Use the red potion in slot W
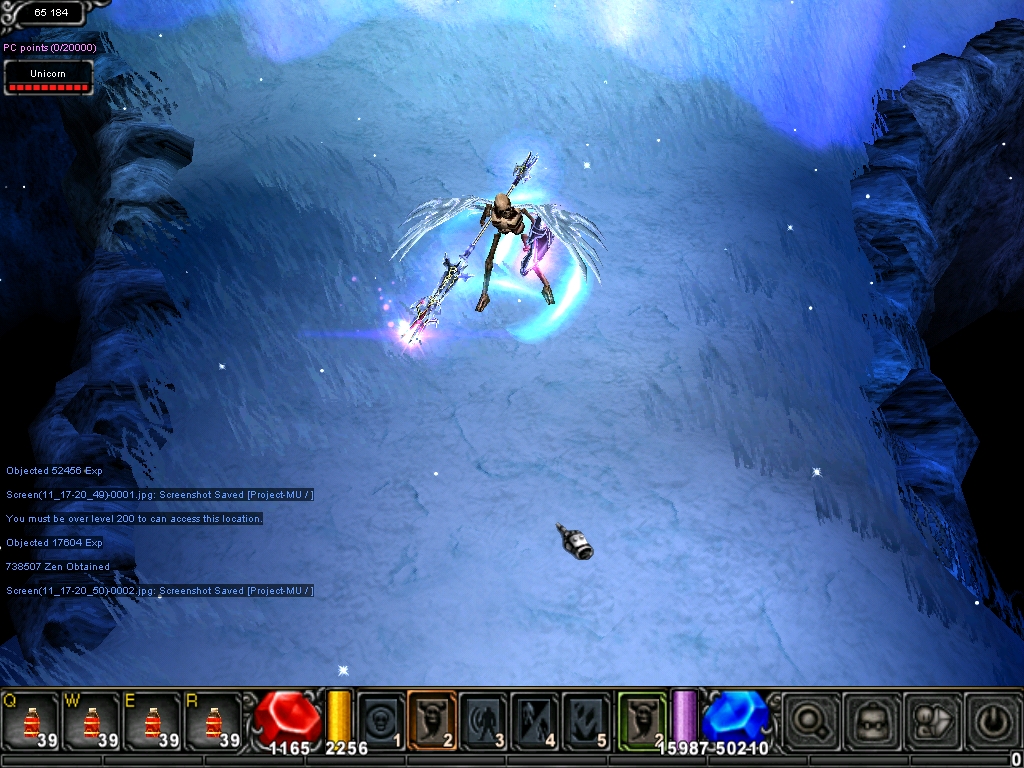 [x=92, y=722]
